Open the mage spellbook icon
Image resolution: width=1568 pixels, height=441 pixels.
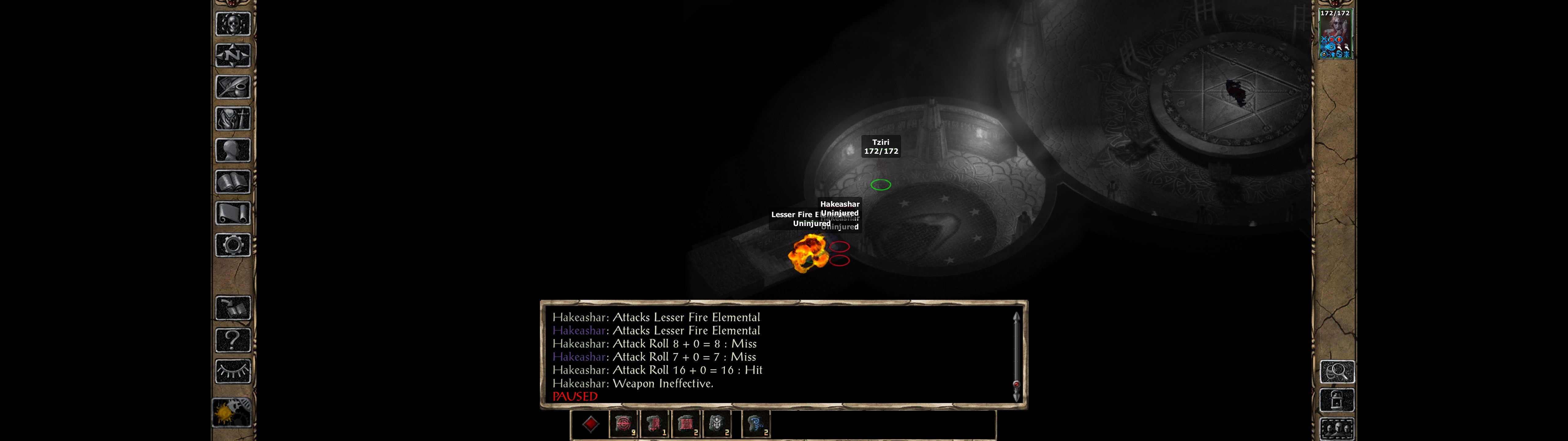[x=232, y=182]
